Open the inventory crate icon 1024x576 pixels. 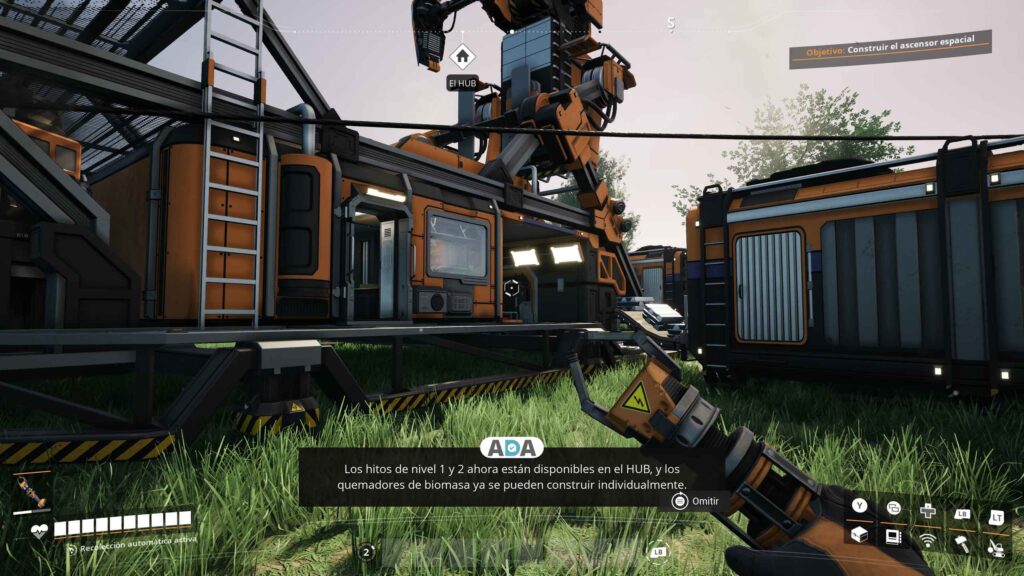coord(858,536)
